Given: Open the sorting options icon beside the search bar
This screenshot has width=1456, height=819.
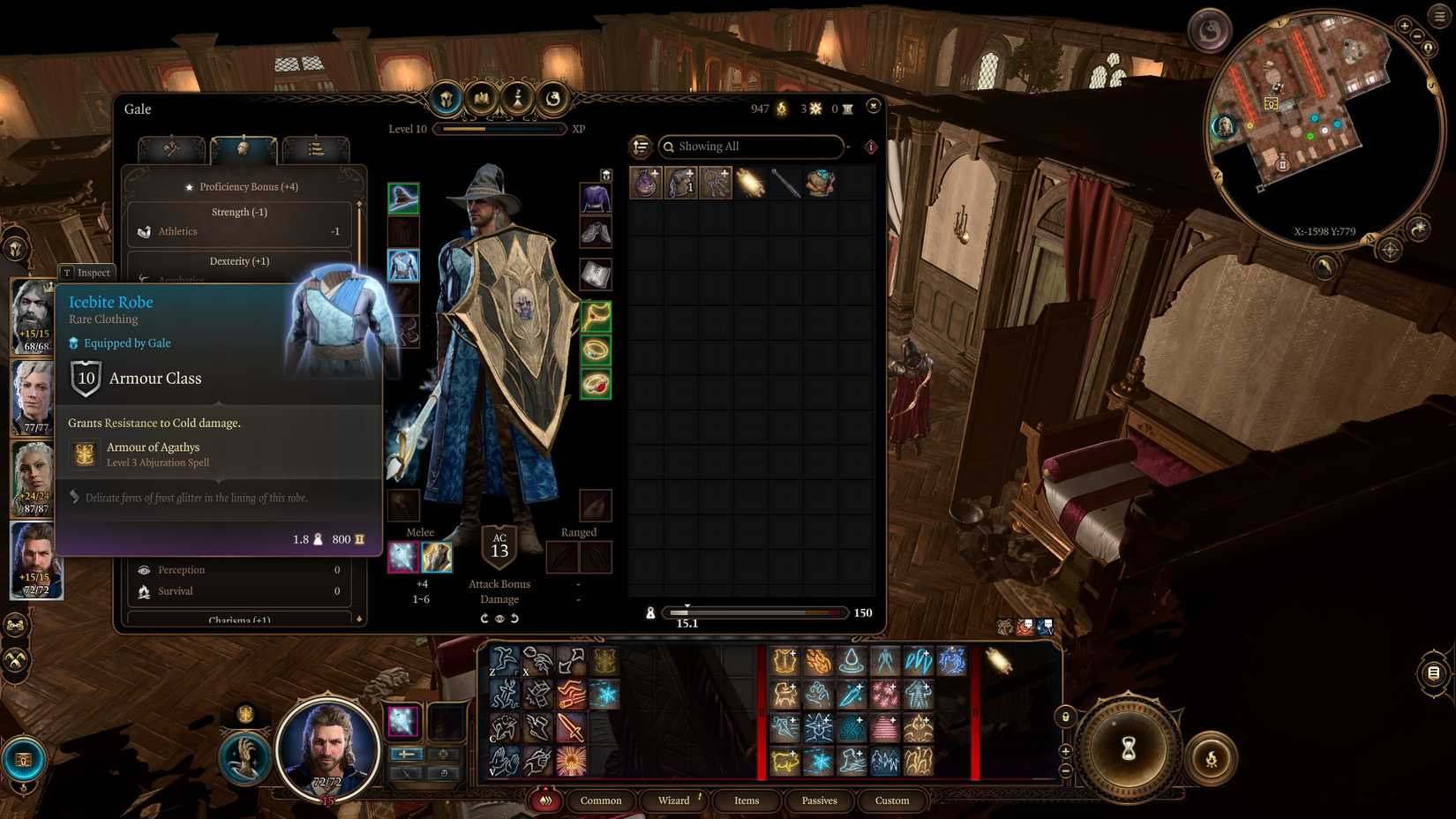Looking at the screenshot, I should click(639, 147).
